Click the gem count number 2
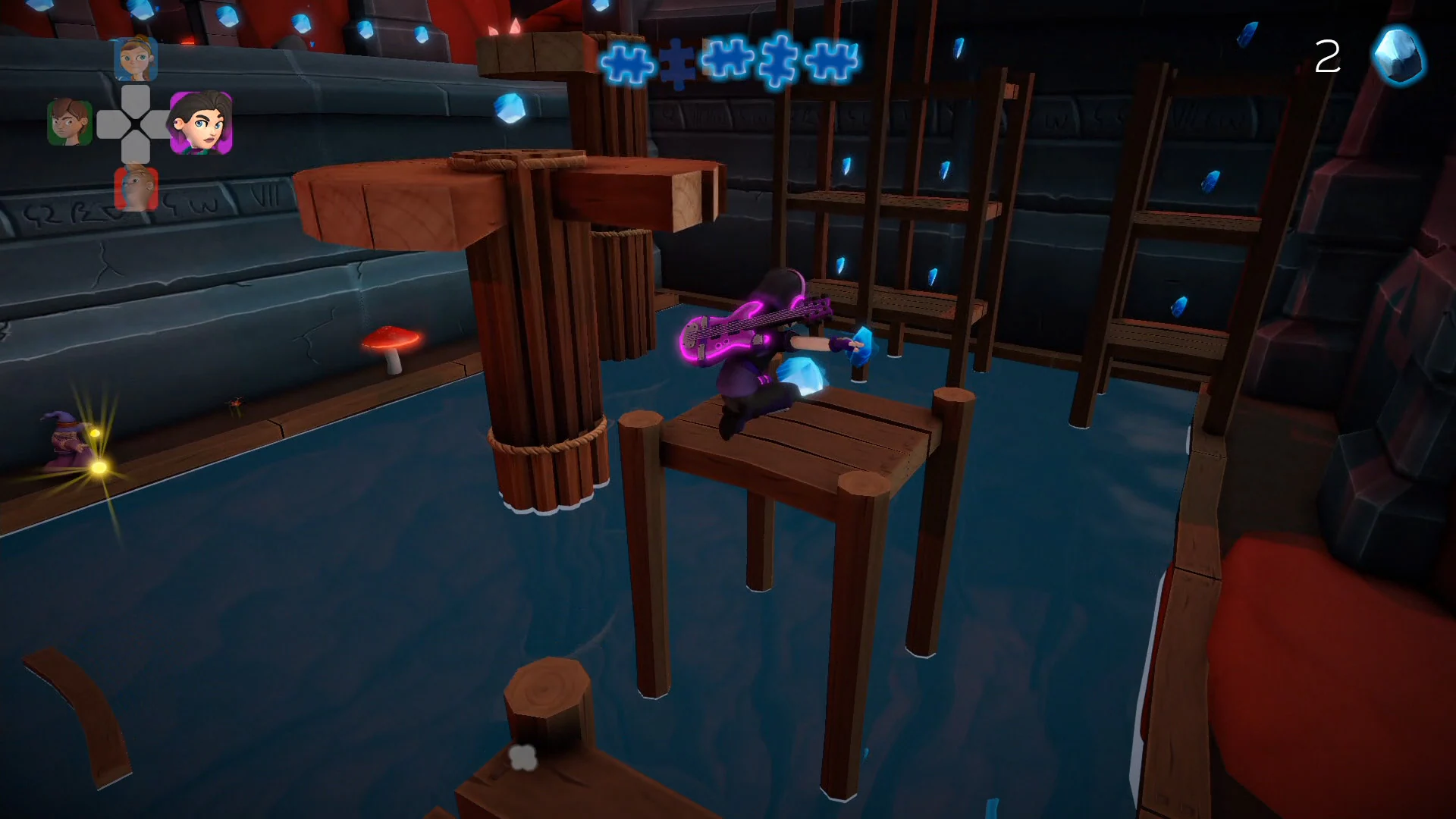Image resolution: width=1456 pixels, height=819 pixels. [x=1327, y=56]
